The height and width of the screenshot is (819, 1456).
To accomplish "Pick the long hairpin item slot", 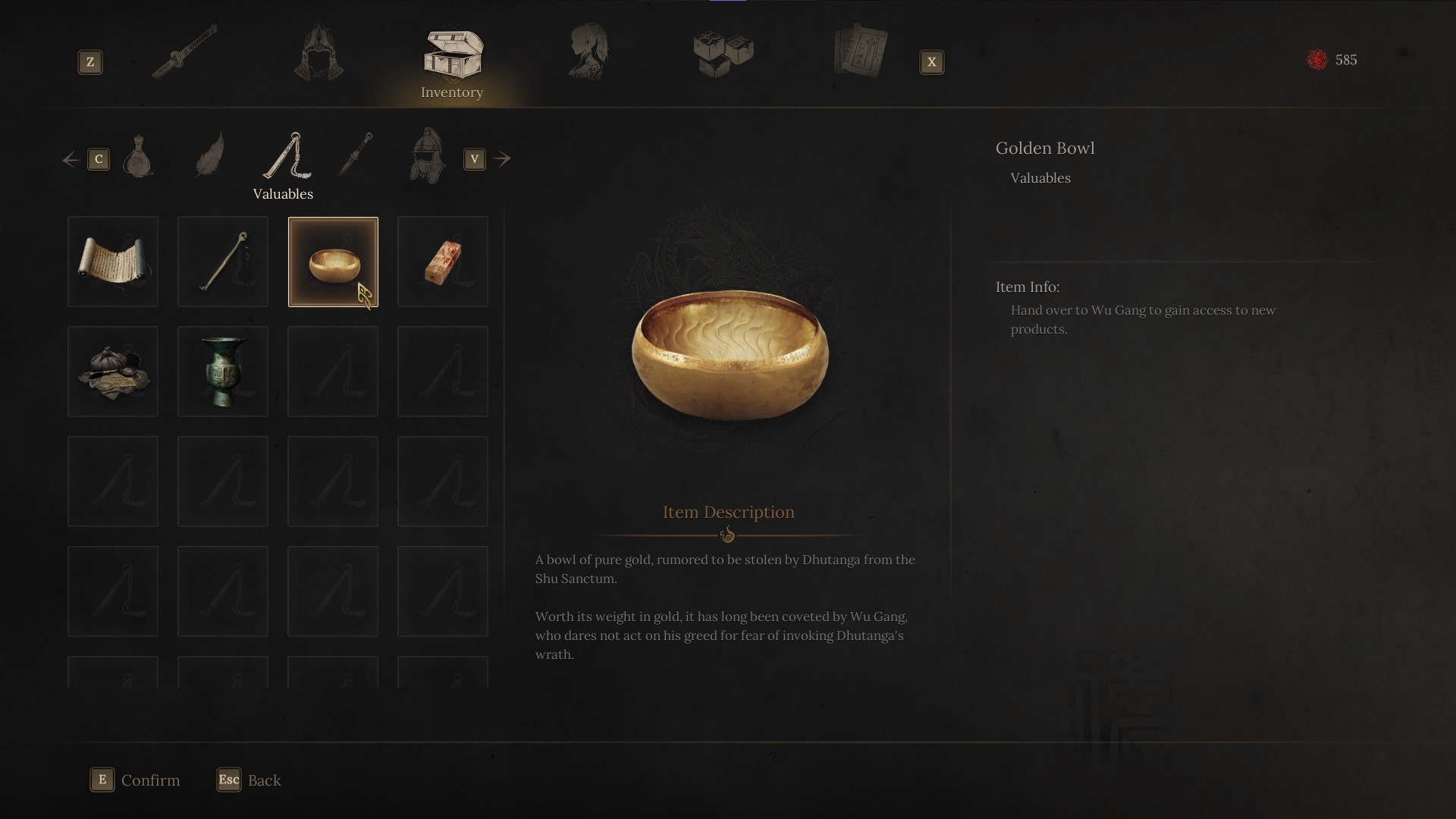I will click(x=223, y=262).
